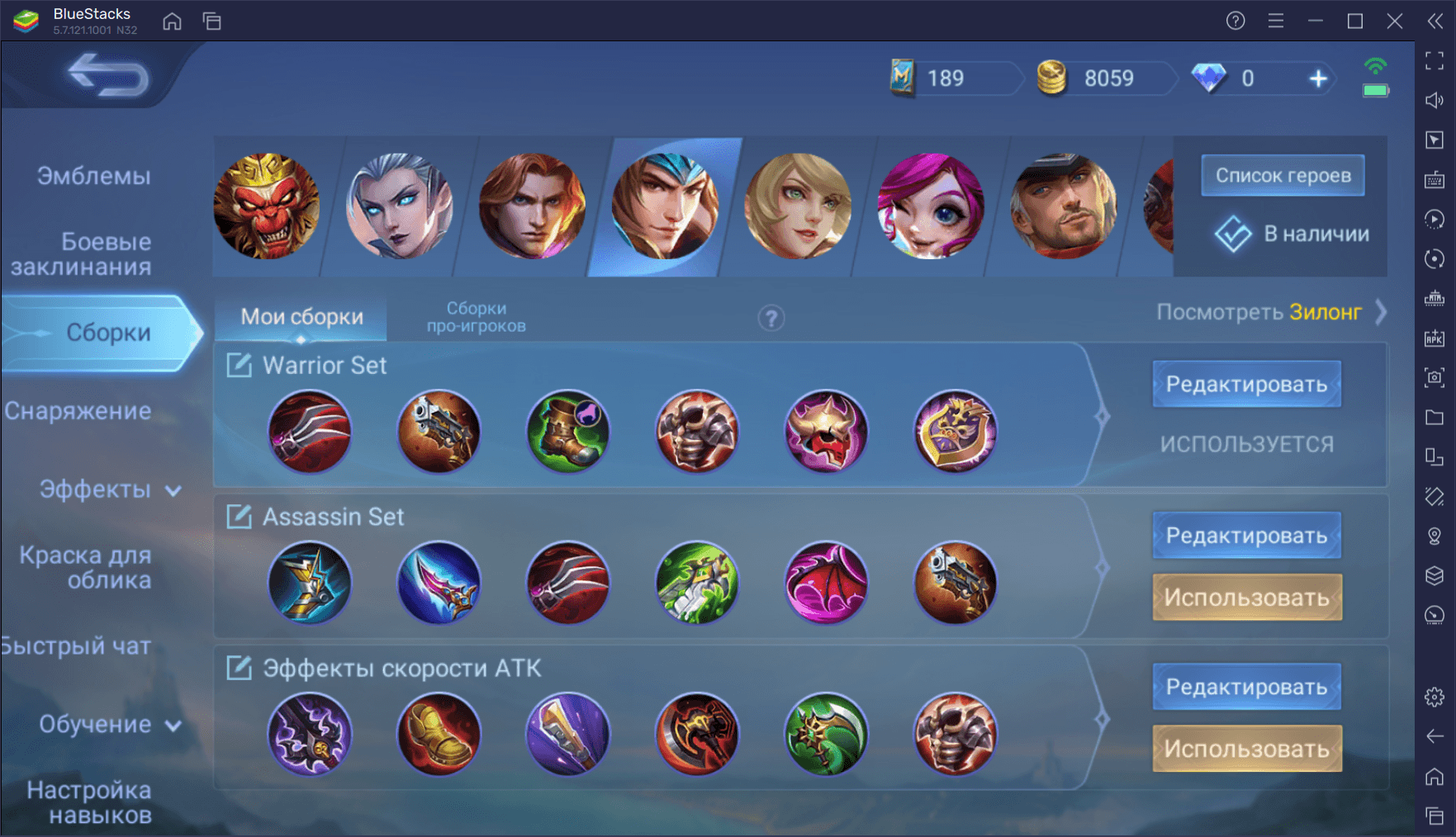Viewport: 1456px width, 837px height.
Task: Select the pink-haired girl hero portrait
Action: [930, 206]
